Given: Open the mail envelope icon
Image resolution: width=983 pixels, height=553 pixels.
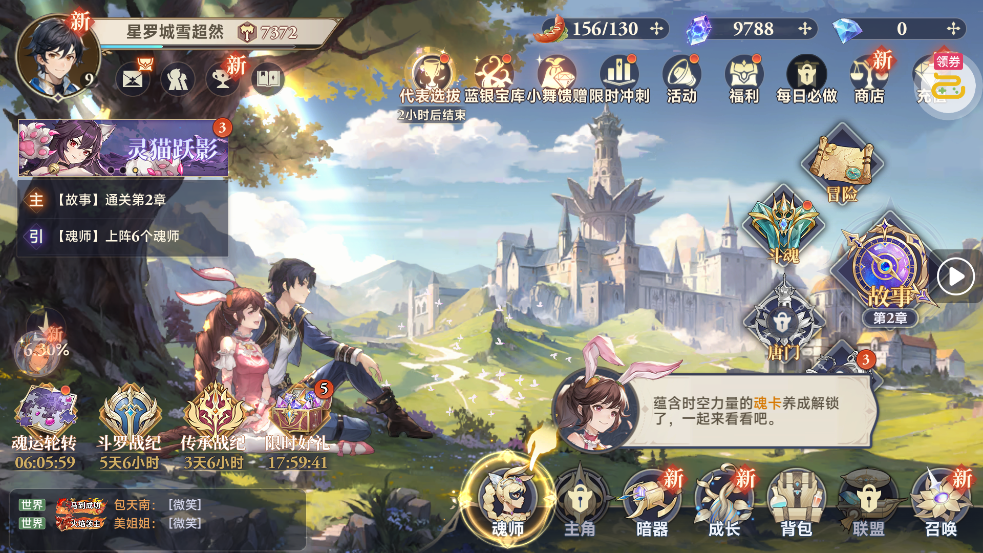Looking at the screenshot, I should tap(132, 78).
